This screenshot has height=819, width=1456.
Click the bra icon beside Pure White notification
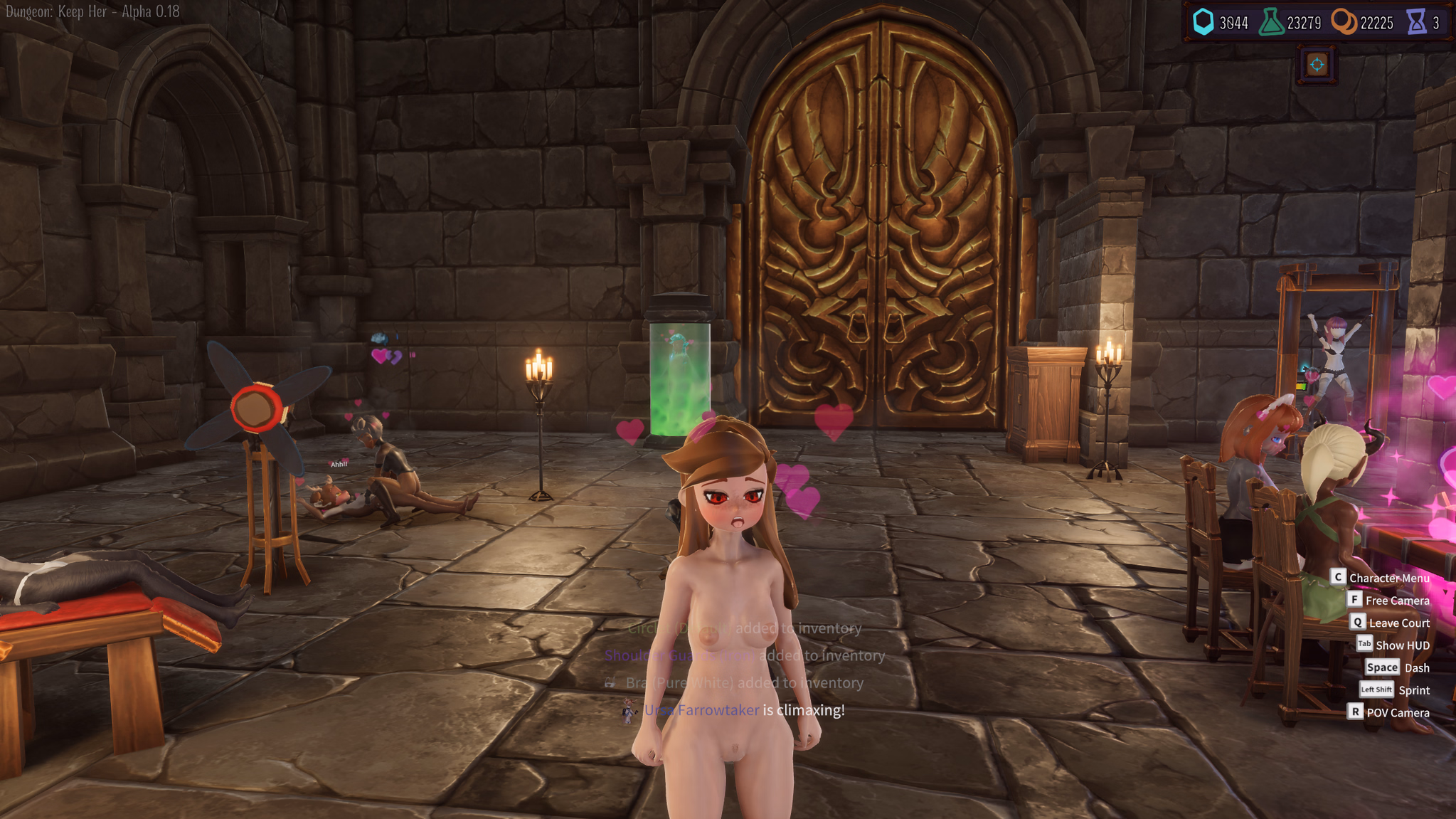(x=609, y=682)
